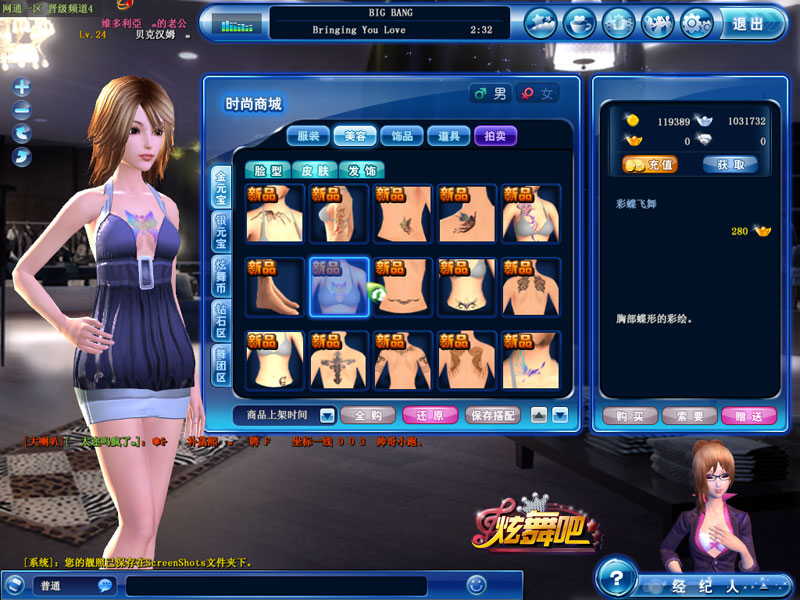Switch to the 服装 clothing tab

(x=309, y=136)
